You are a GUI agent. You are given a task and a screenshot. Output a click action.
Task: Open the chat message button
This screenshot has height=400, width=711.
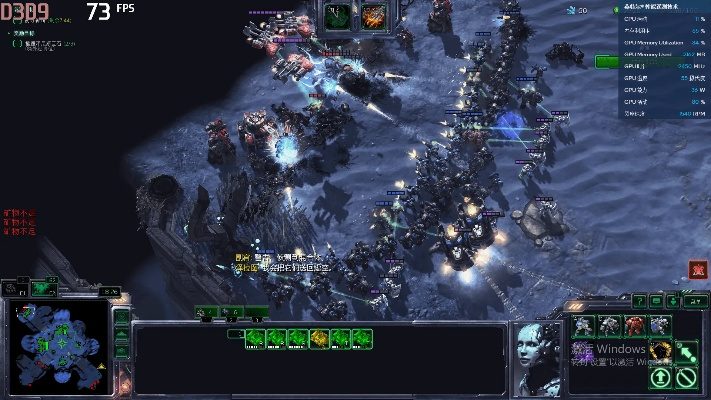[x=656, y=300]
